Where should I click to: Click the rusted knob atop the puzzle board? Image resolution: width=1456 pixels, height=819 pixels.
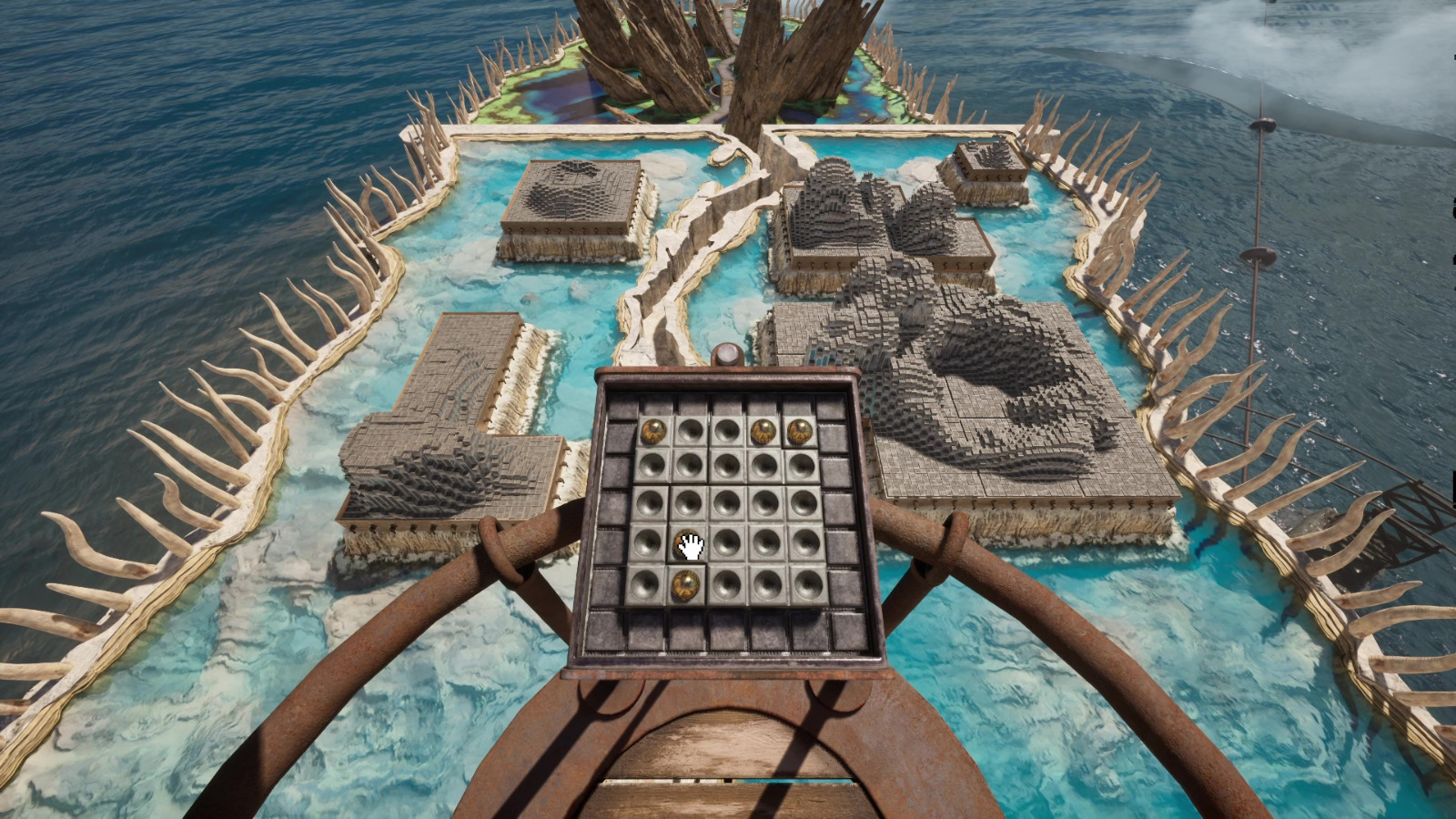click(726, 355)
